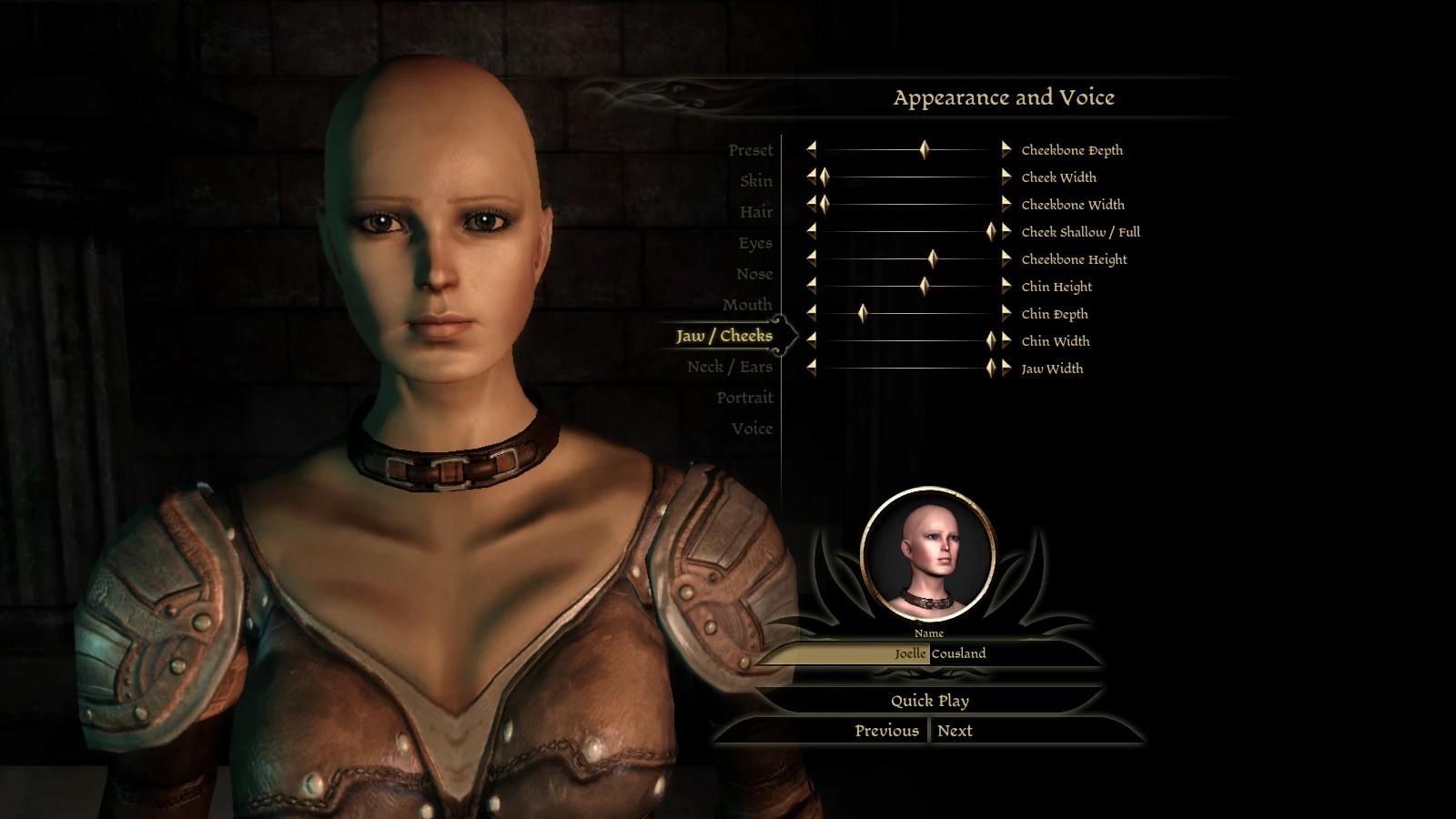Open the Portrait category
Image resolution: width=1456 pixels, height=819 pixels.
743,398
